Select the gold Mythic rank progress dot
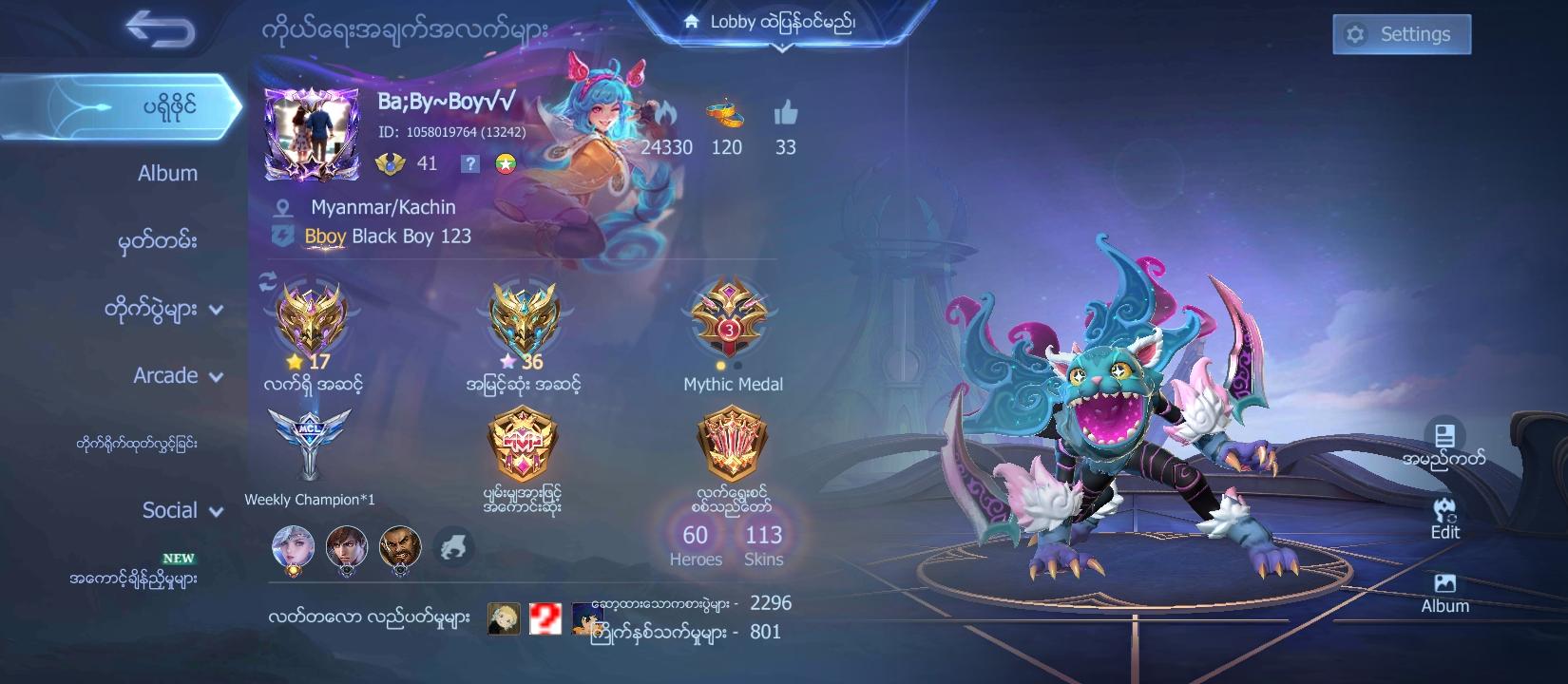This screenshot has height=684, width=1568. pos(720,364)
